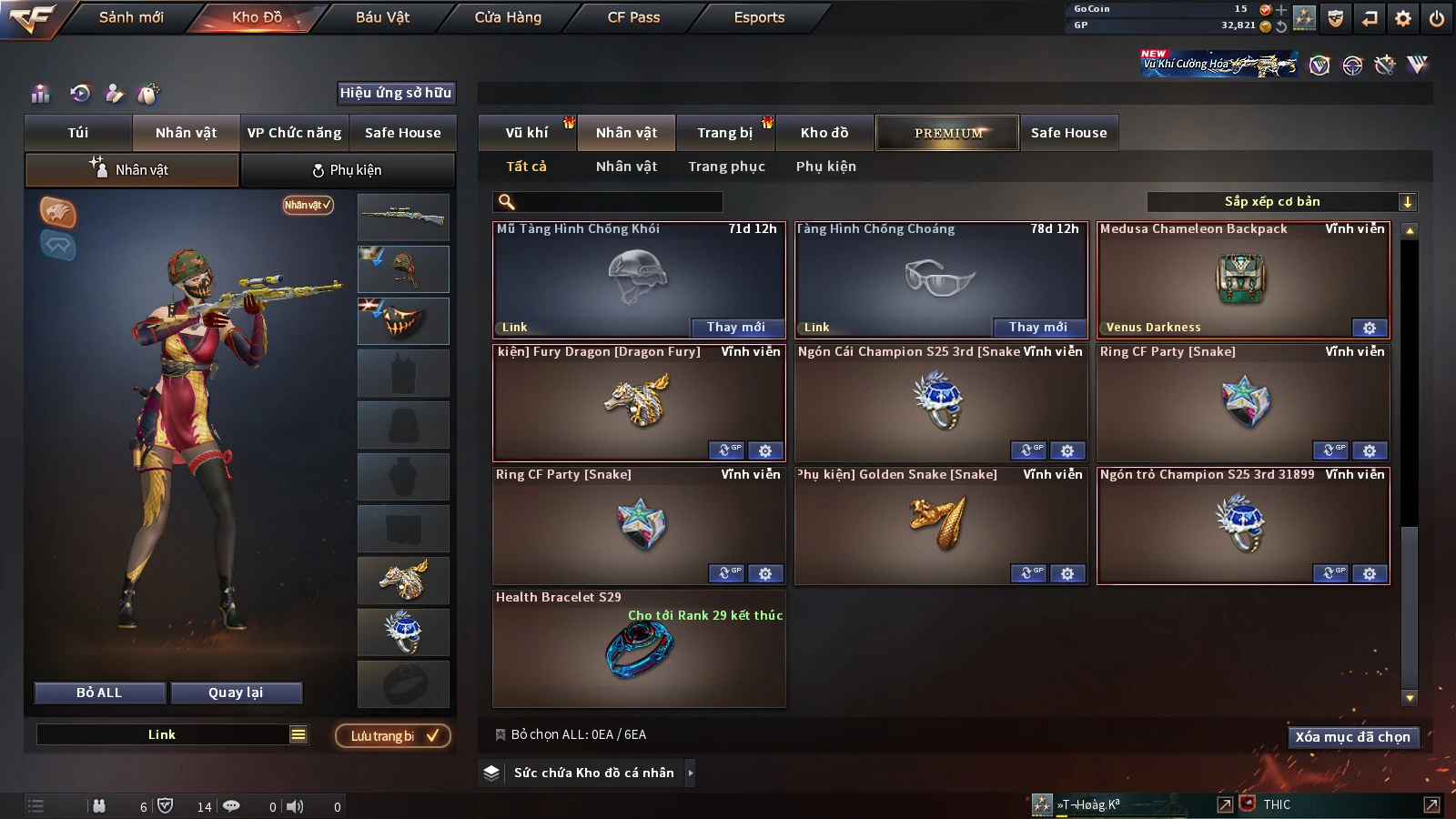Open the settings gear icon
Viewport: 1456px width, 819px height.
point(1403,18)
